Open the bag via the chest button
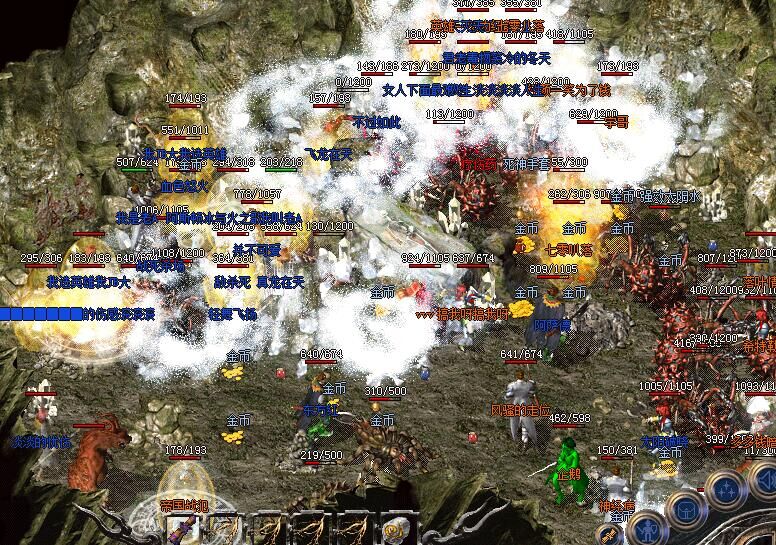 [x=688, y=508]
